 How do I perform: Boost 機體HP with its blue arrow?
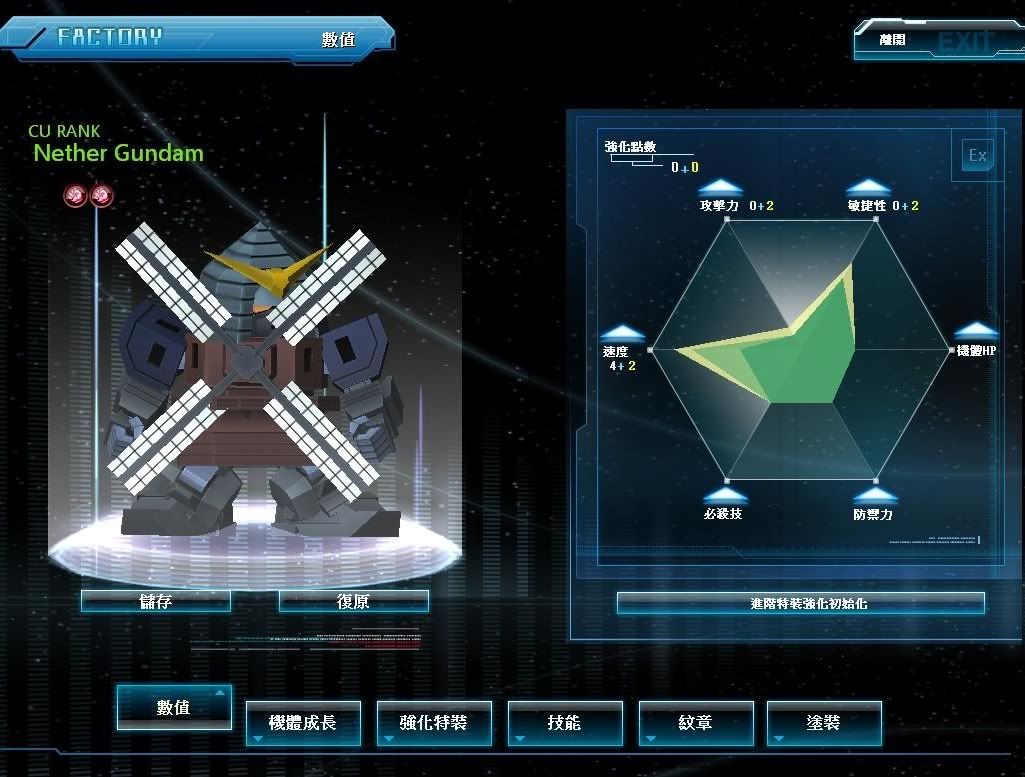pos(976,332)
